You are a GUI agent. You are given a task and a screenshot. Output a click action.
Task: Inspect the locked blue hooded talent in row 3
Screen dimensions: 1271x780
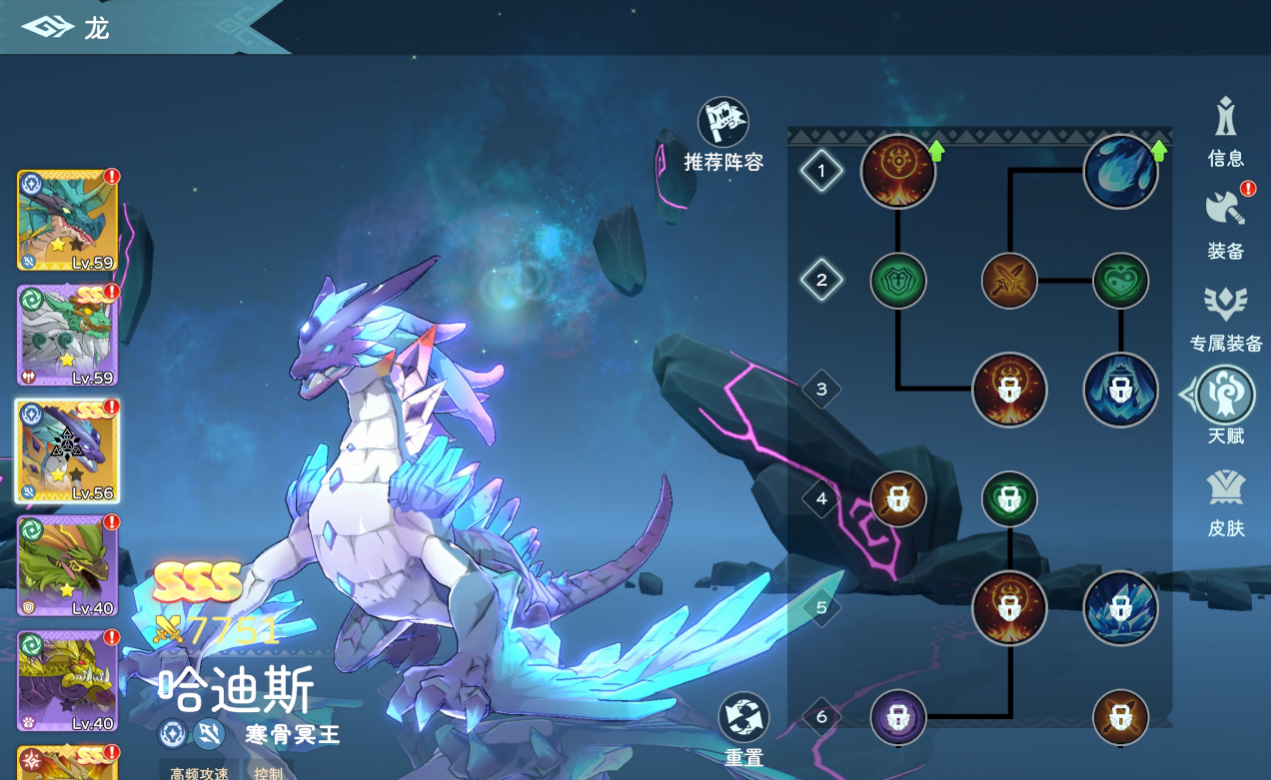[x=1120, y=389]
